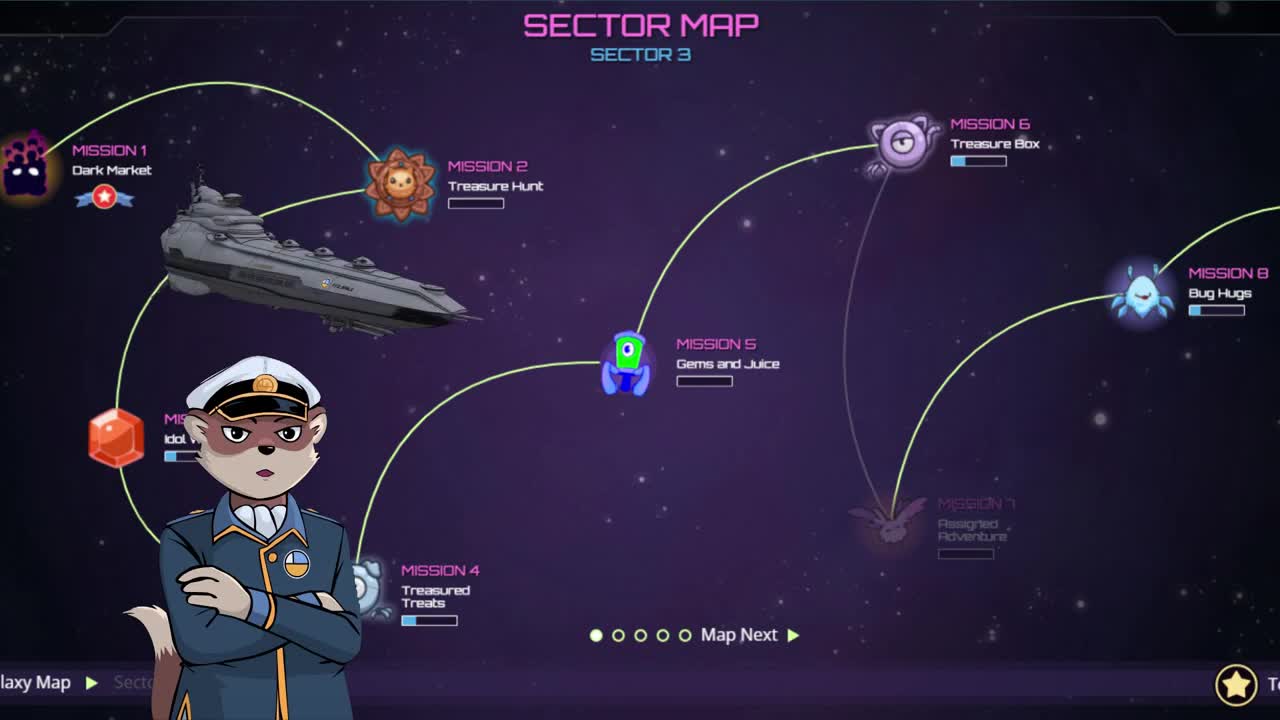Screen dimensions: 1280x720
Task: Click the gold star button
Action: (x=1236, y=685)
